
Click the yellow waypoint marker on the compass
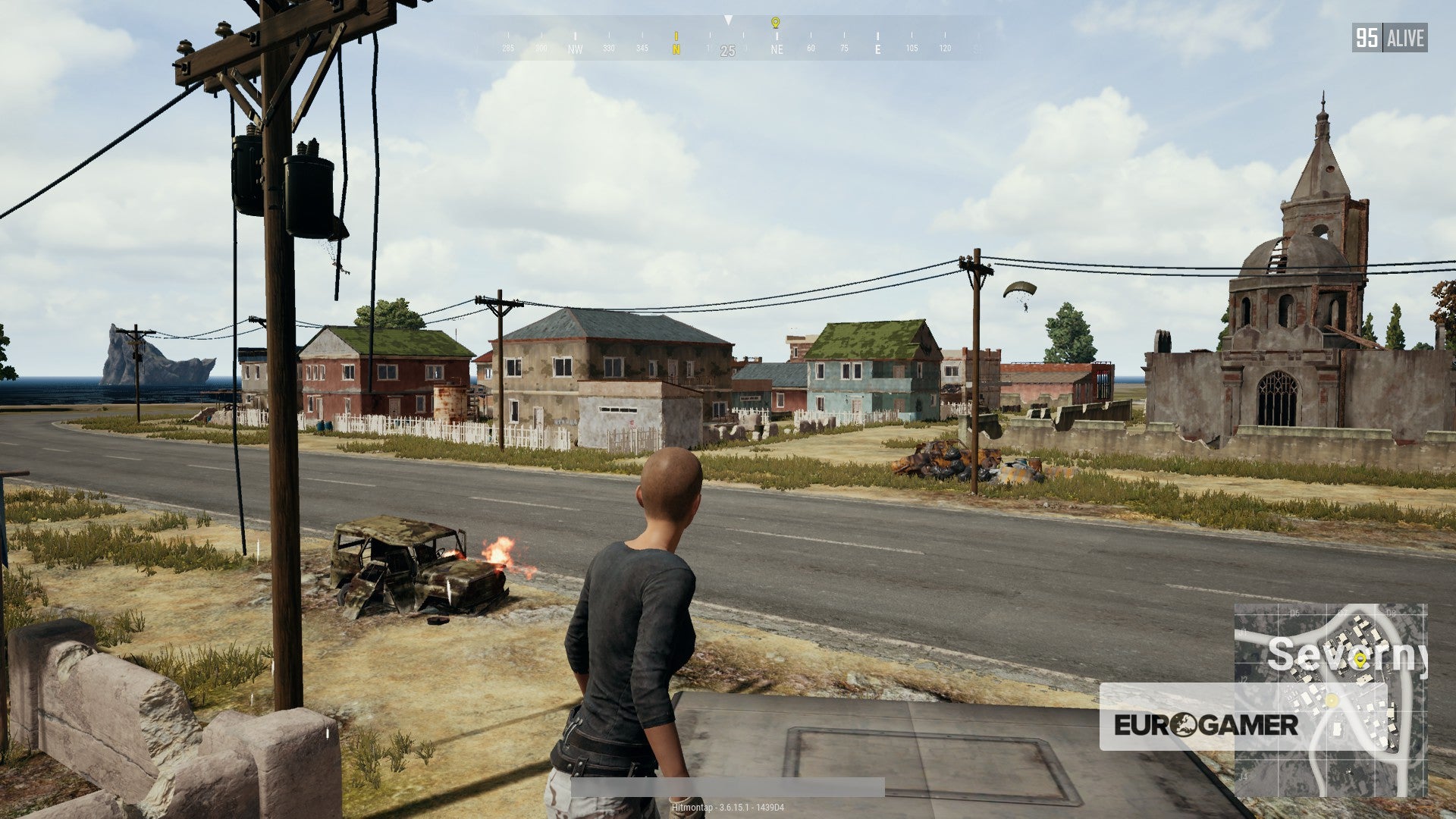[774, 23]
